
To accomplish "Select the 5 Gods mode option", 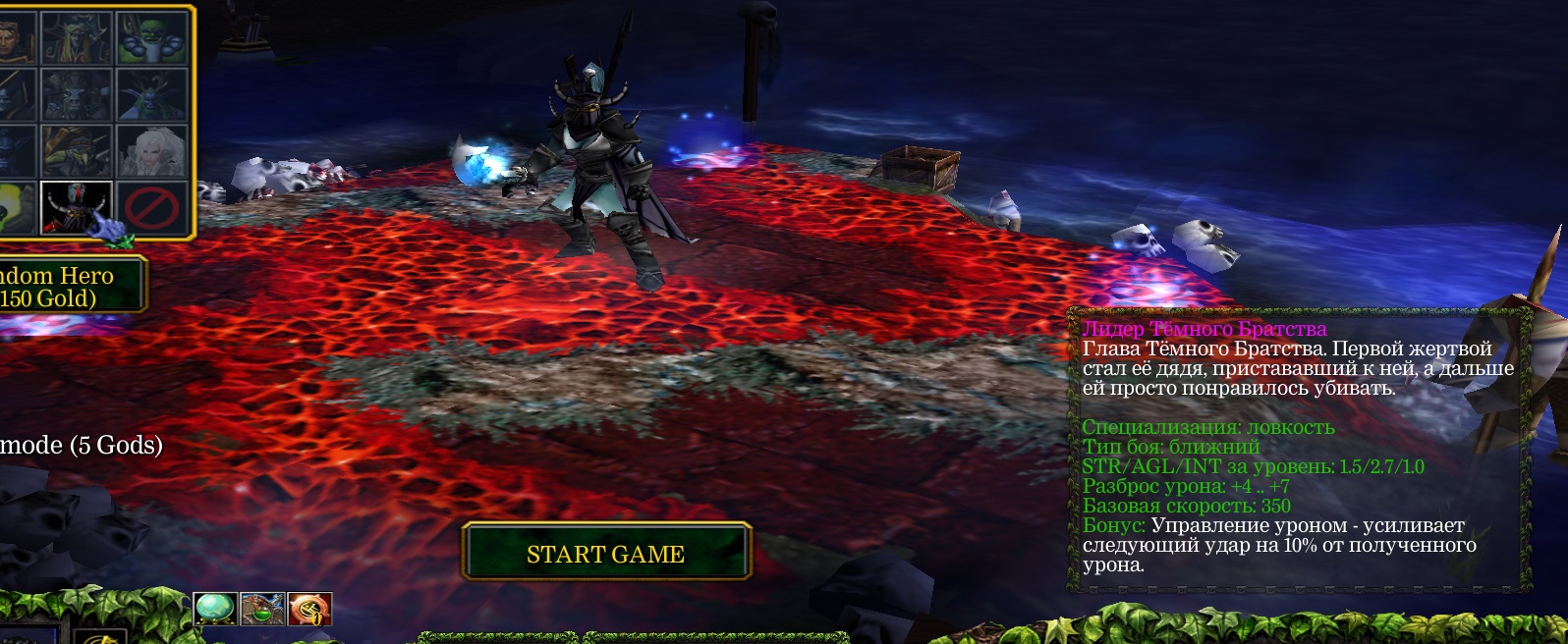I will [82, 446].
